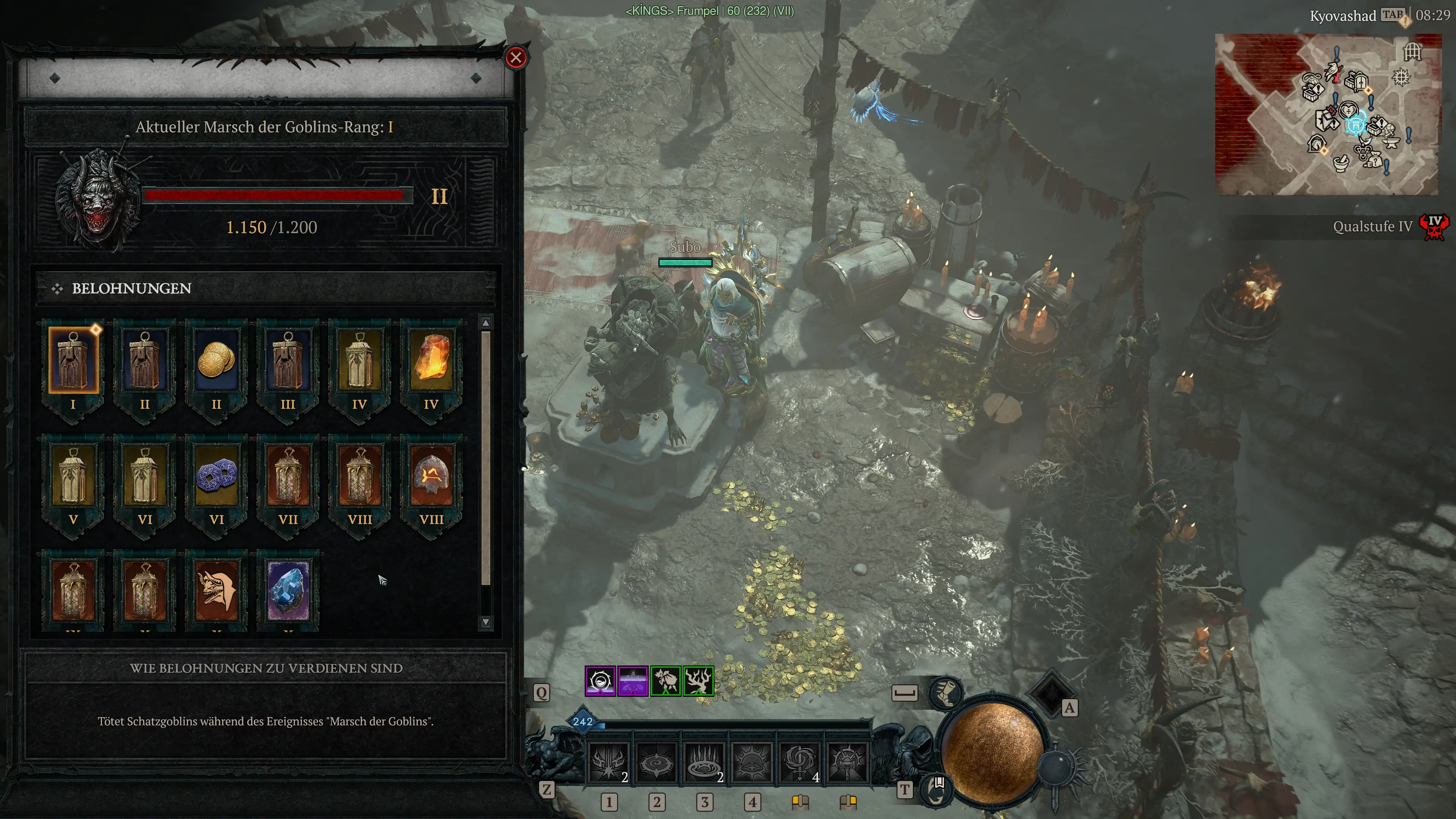Select the orange crystal rank IV reward
This screenshot has height=819, width=1456.
pos(431,360)
